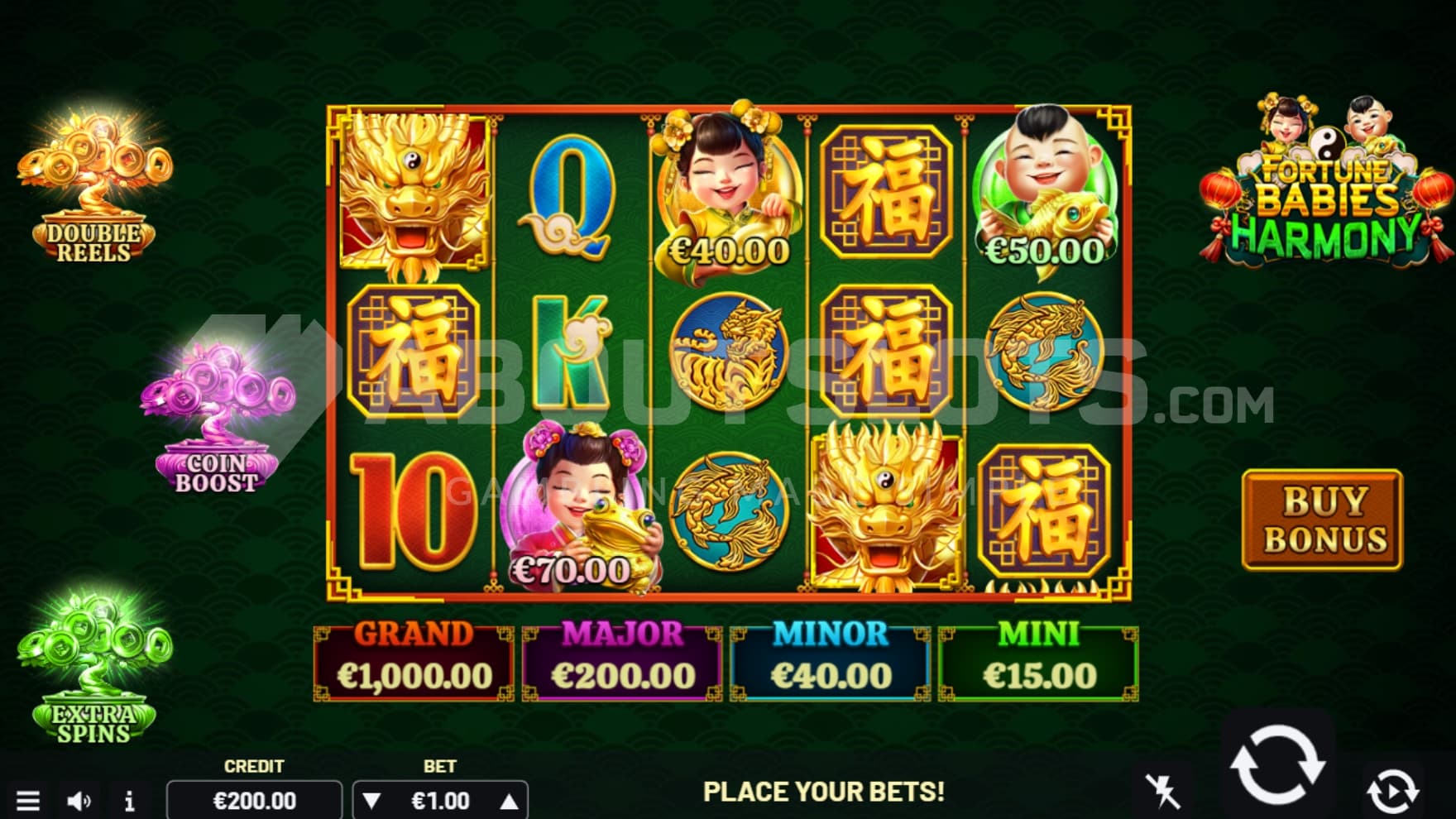Open the hamburger menu
This screenshot has width=1456, height=819.
tap(28, 800)
